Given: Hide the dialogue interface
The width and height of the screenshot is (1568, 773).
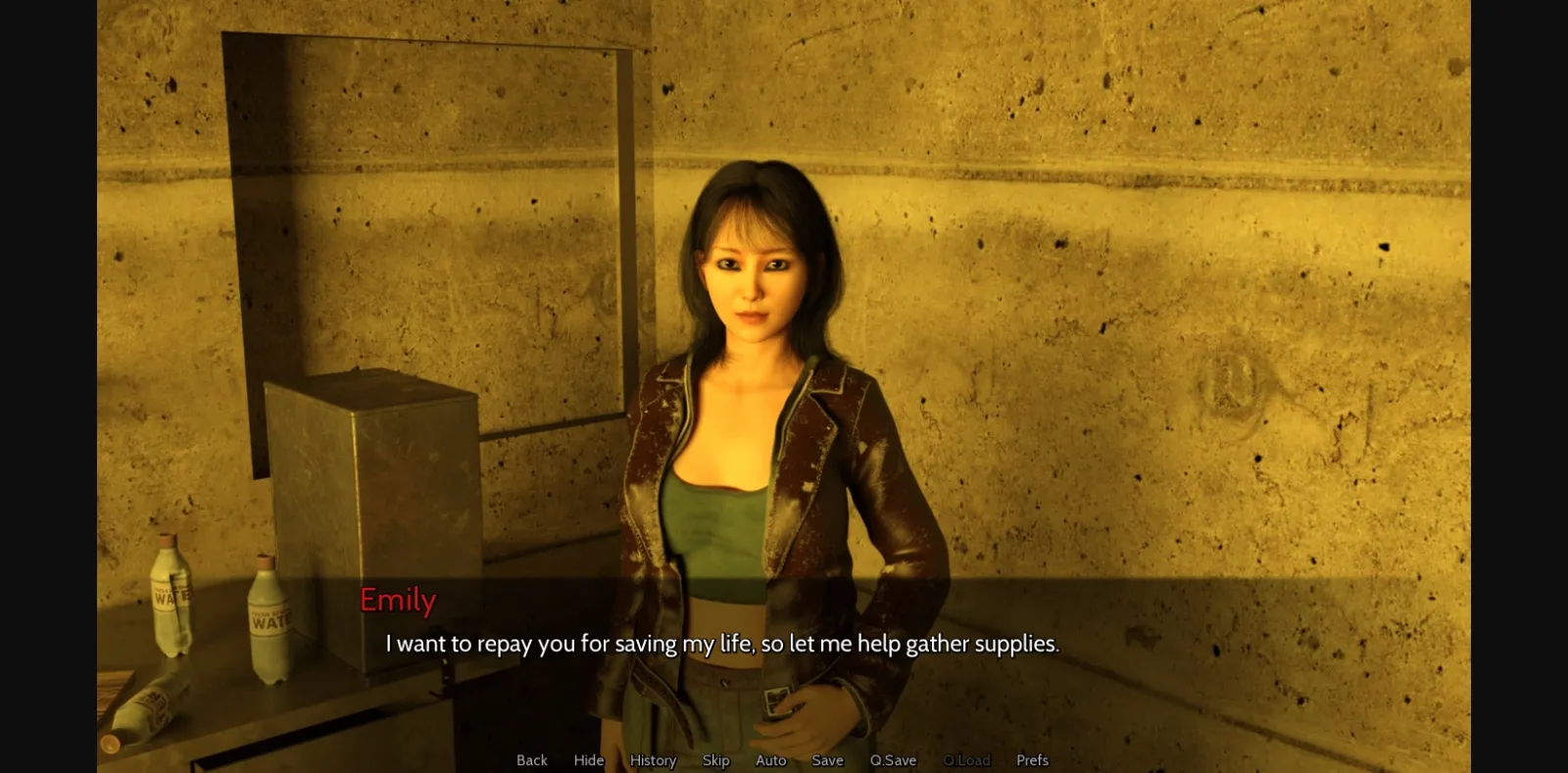Looking at the screenshot, I should pyautogui.click(x=588, y=760).
